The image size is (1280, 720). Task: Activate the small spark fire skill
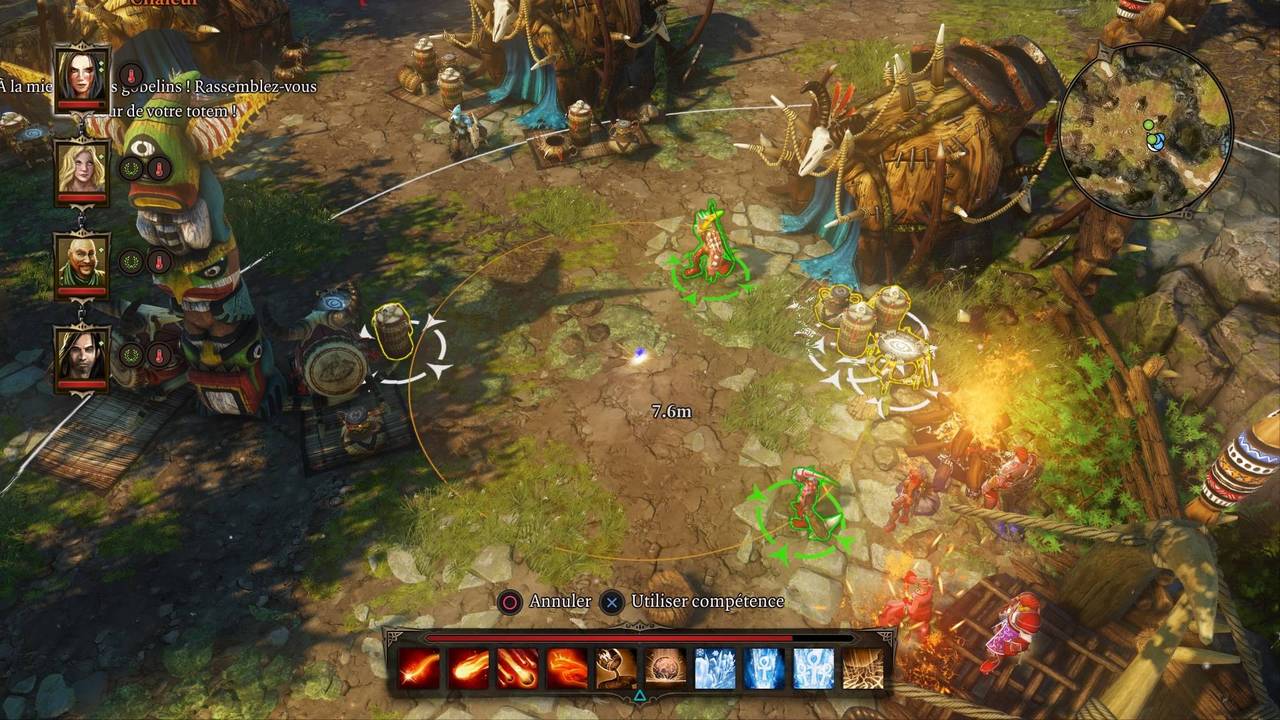pos(419,669)
